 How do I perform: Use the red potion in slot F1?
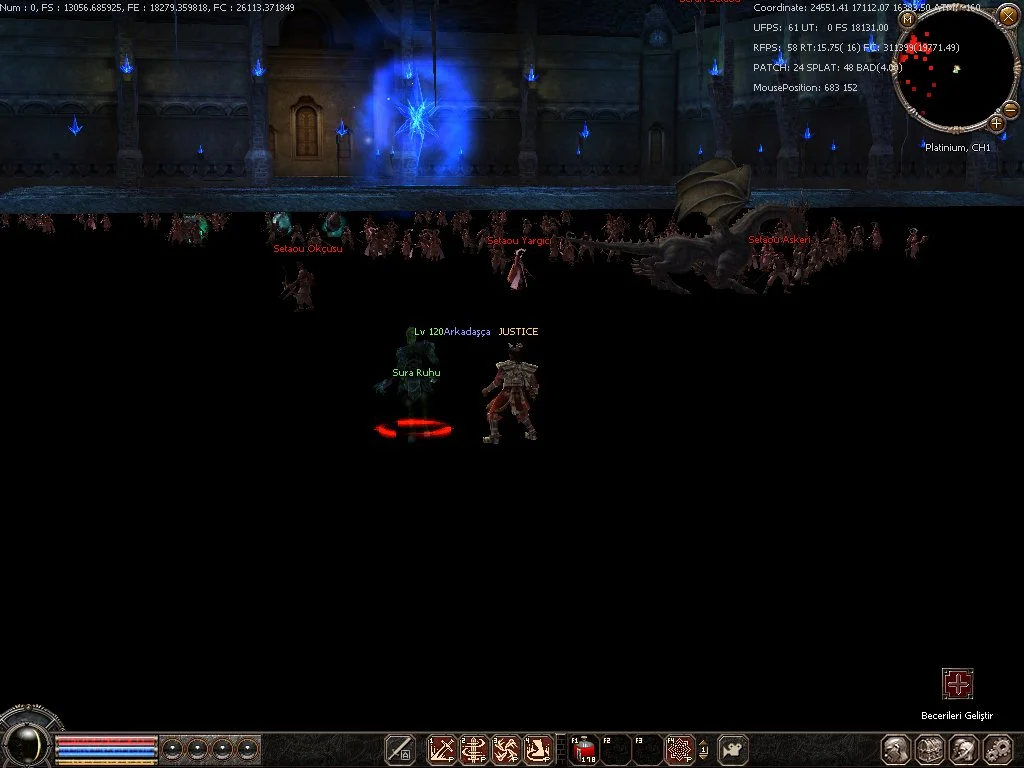[x=583, y=749]
